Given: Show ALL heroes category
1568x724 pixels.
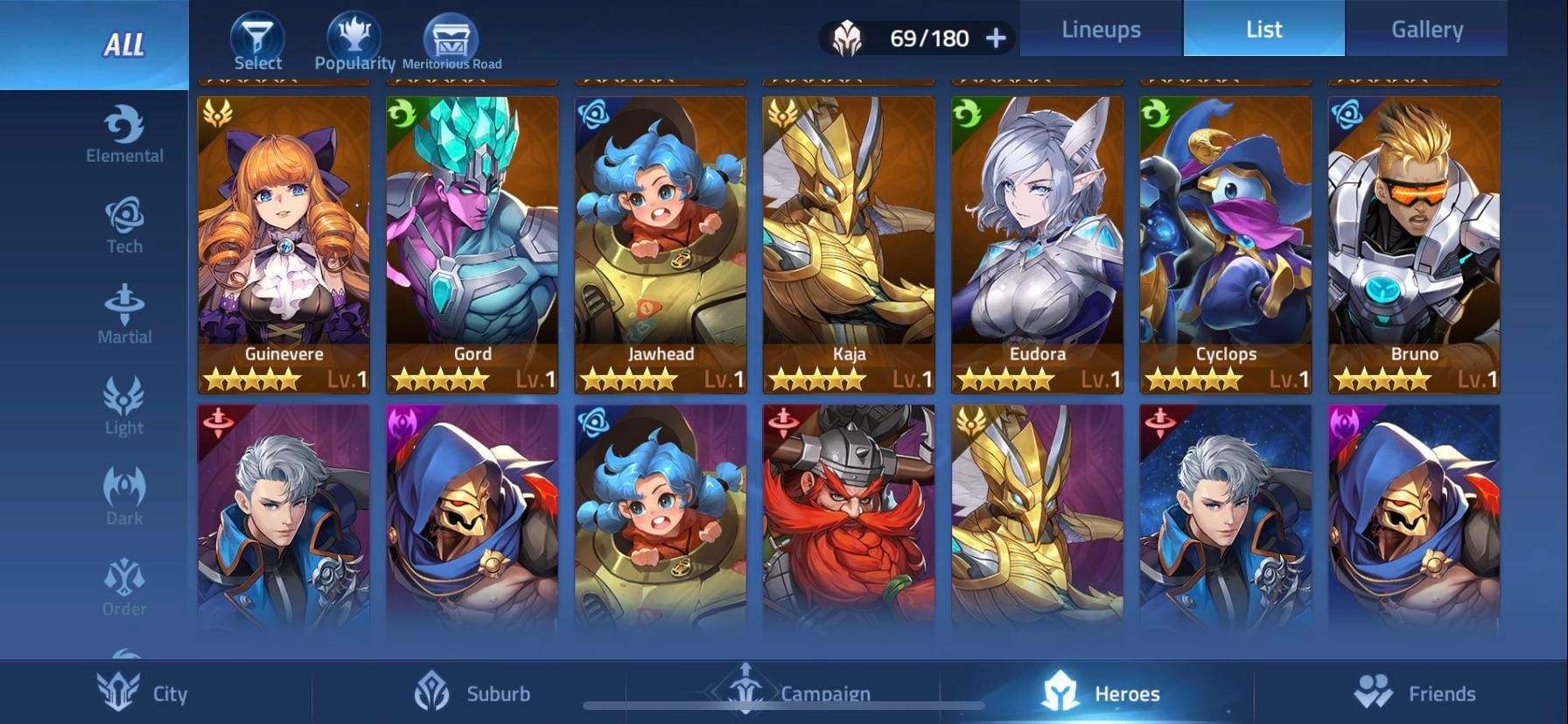Looking at the screenshot, I should 123,45.
